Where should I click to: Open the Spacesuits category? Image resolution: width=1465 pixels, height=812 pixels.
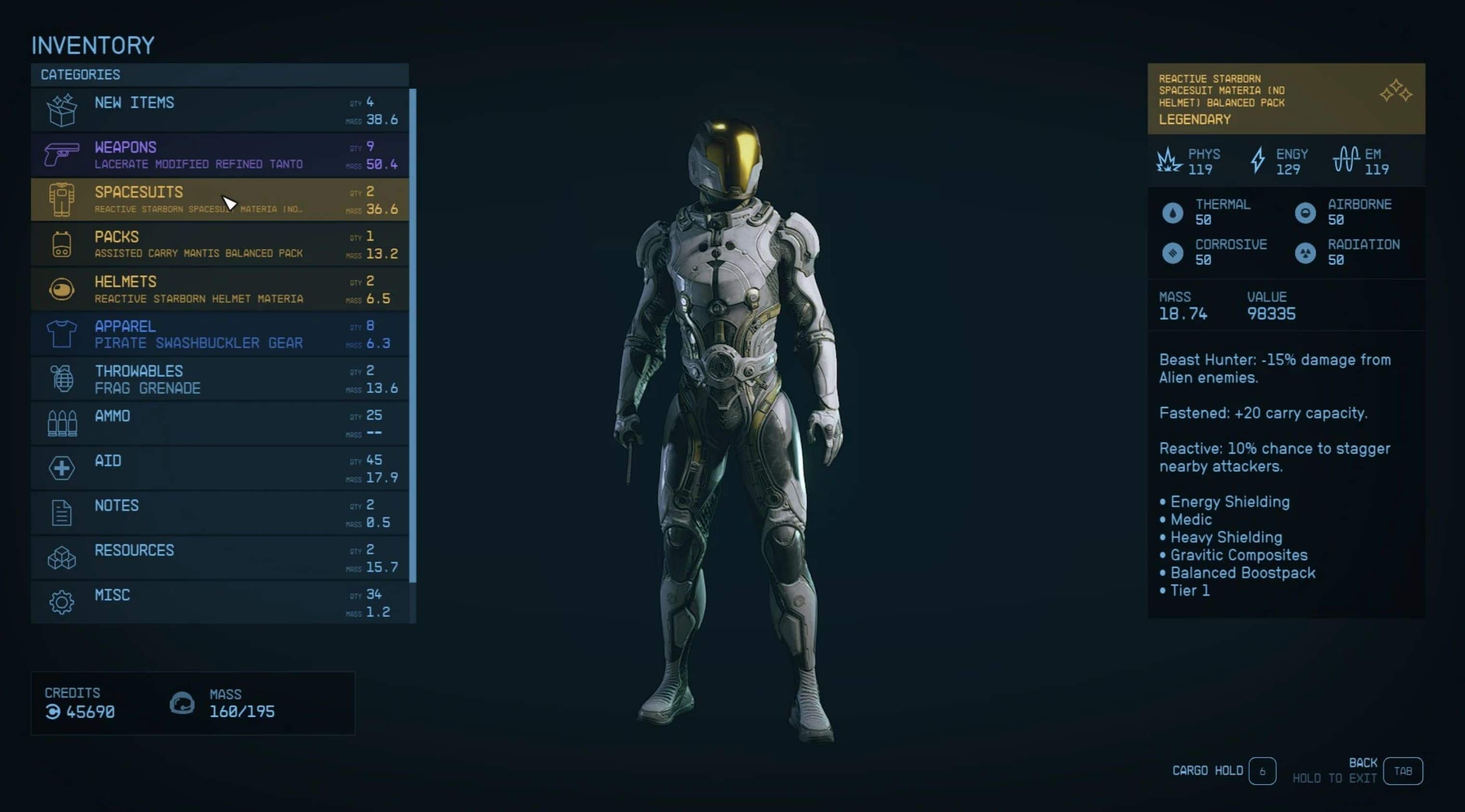[x=220, y=199]
